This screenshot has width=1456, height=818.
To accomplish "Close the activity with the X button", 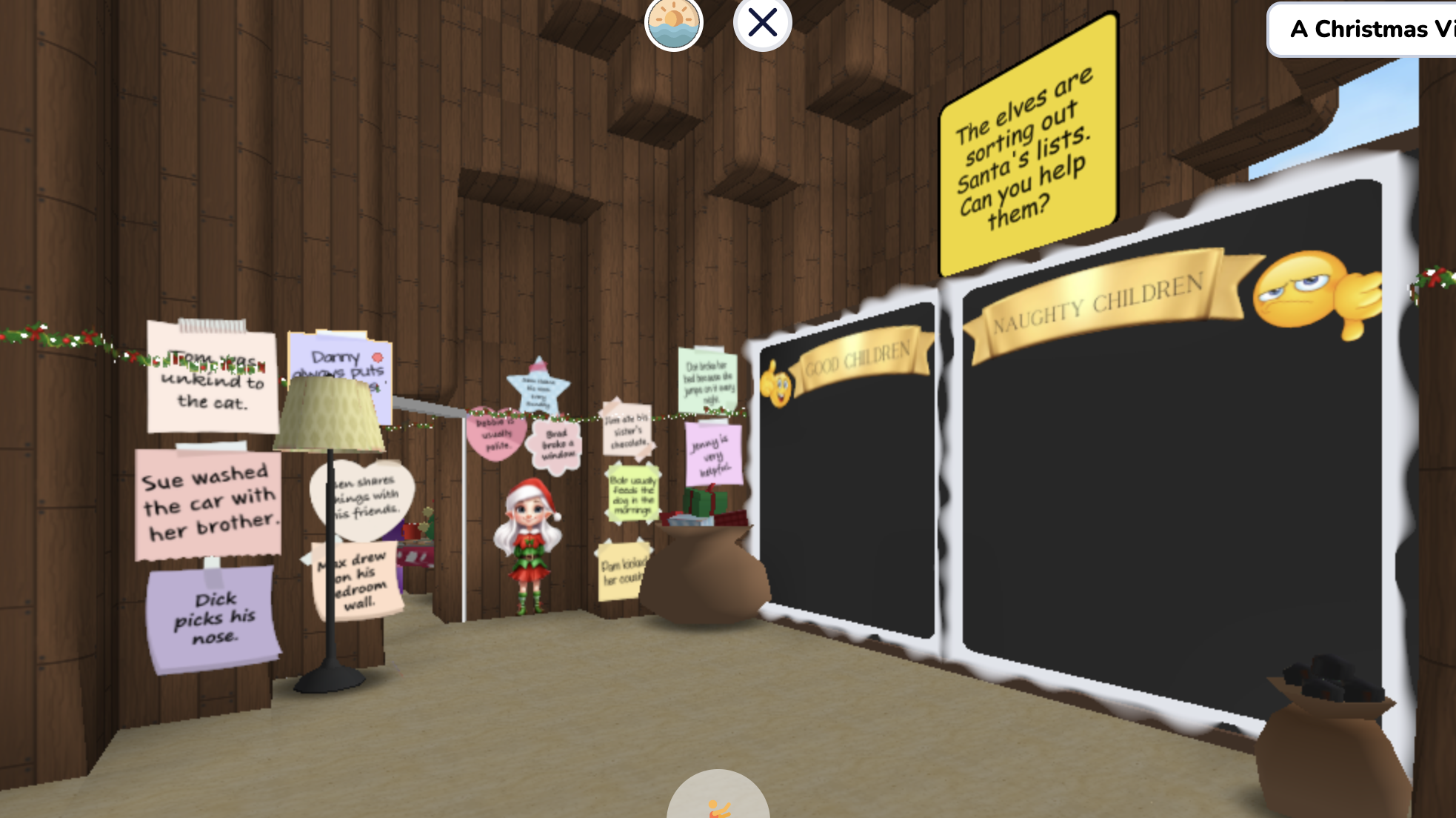I will click(x=761, y=23).
